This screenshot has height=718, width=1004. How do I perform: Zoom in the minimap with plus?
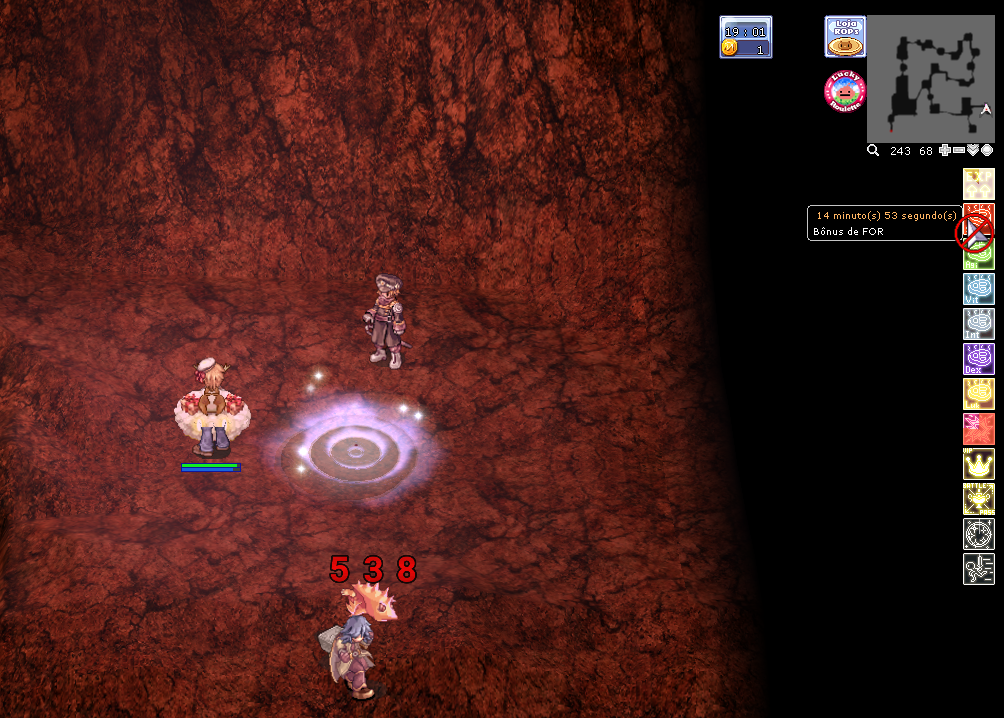click(945, 151)
